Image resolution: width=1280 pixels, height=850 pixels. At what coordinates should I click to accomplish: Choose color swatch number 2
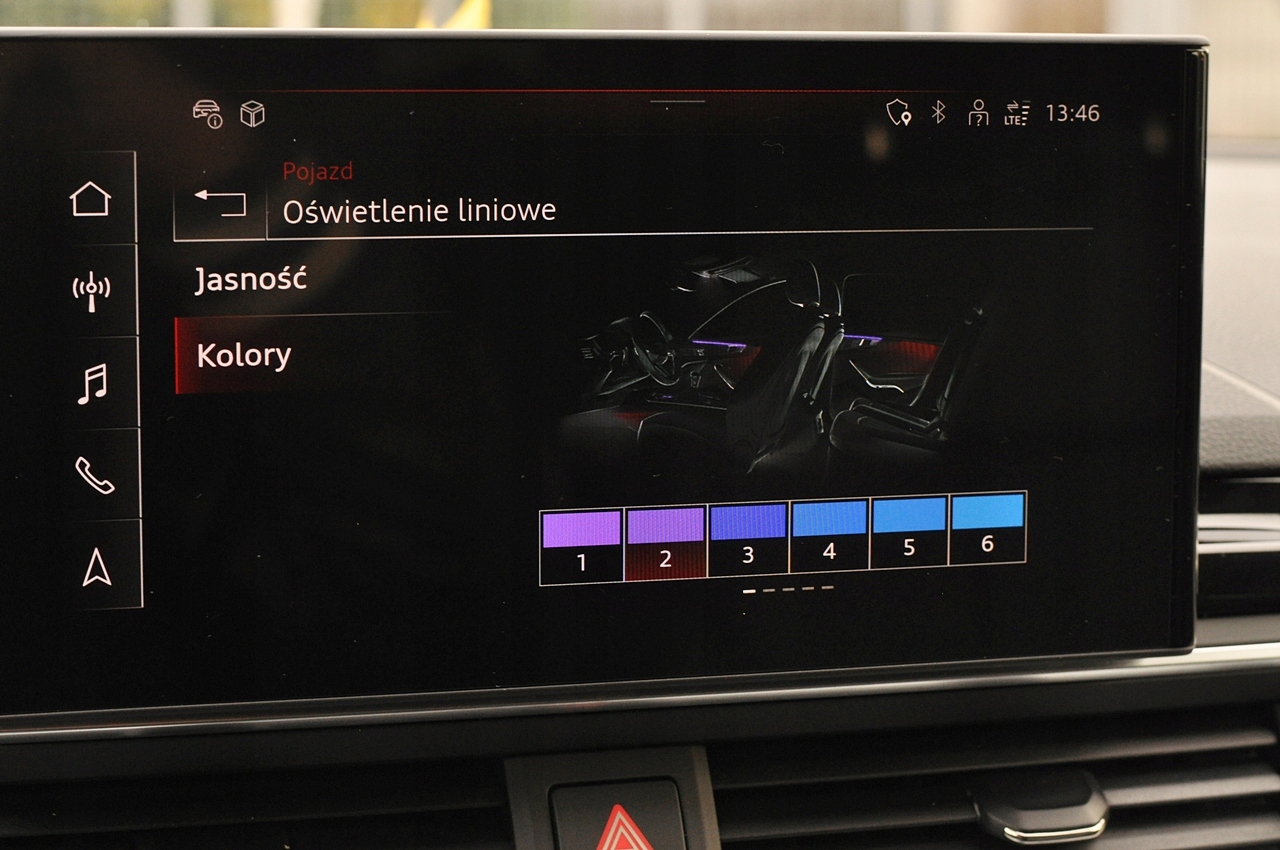[665, 545]
